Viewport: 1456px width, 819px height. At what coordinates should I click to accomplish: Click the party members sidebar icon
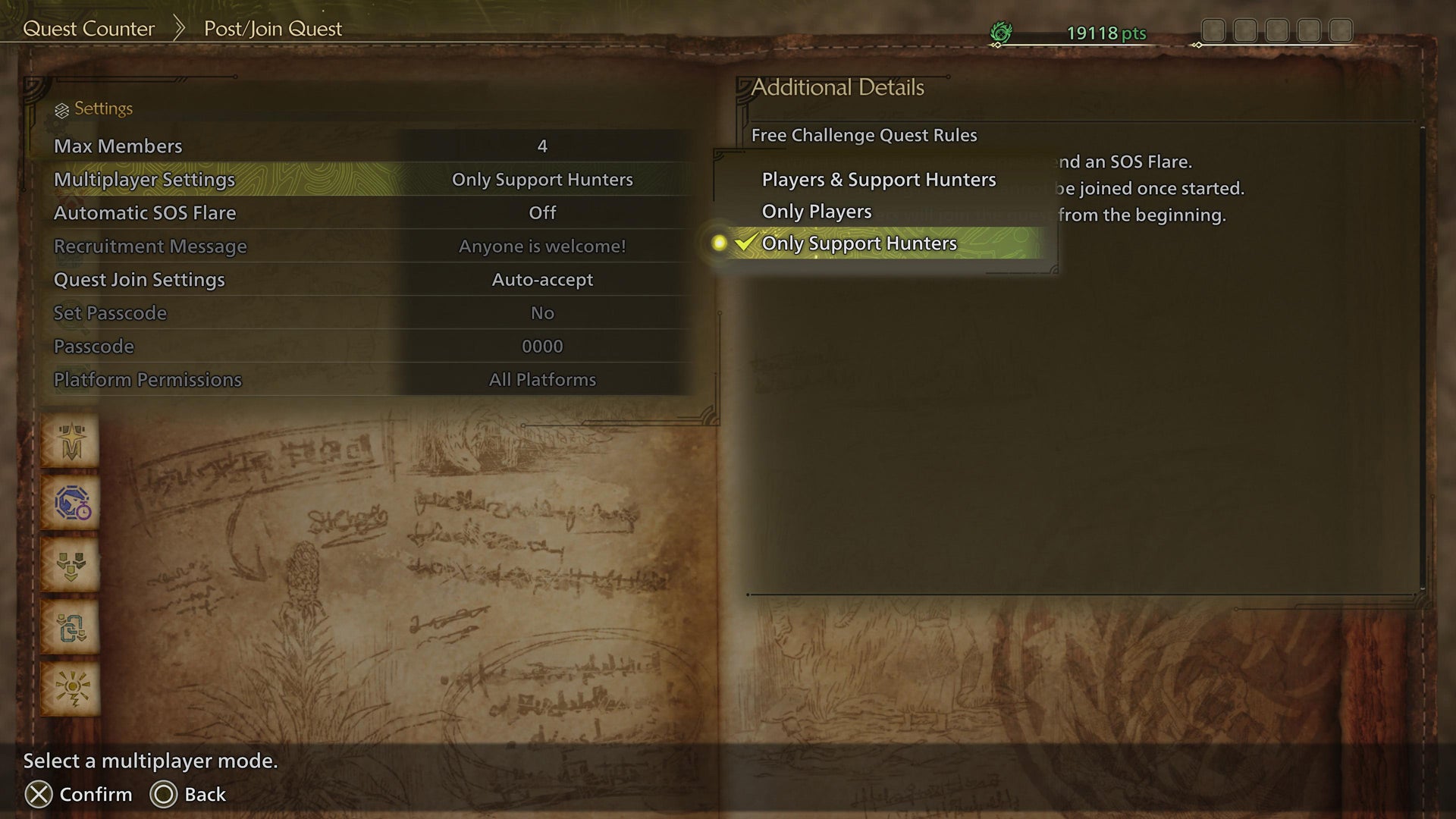coord(71,566)
